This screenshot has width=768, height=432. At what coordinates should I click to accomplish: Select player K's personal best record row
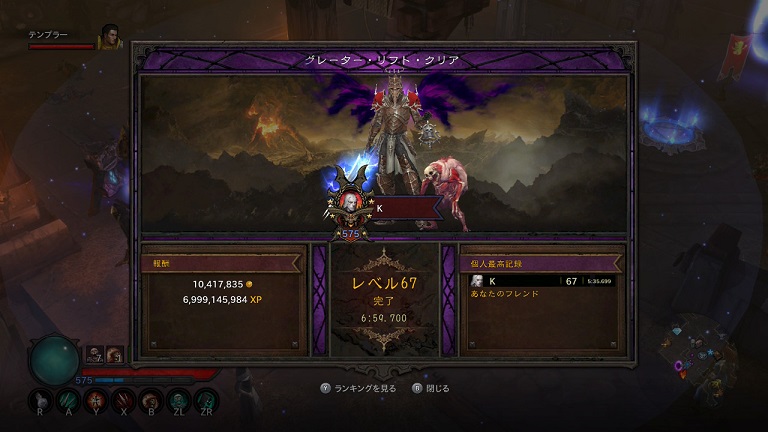click(x=542, y=282)
